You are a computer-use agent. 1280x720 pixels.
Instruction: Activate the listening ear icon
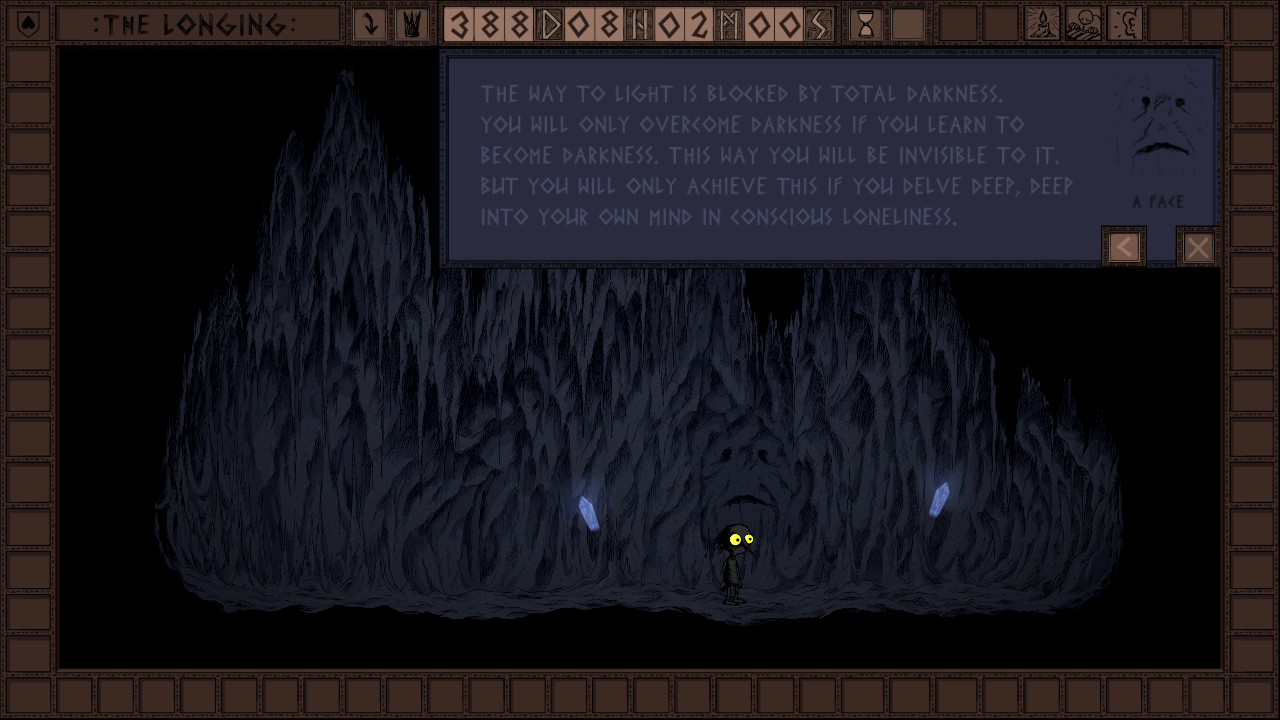point(1125,24)
